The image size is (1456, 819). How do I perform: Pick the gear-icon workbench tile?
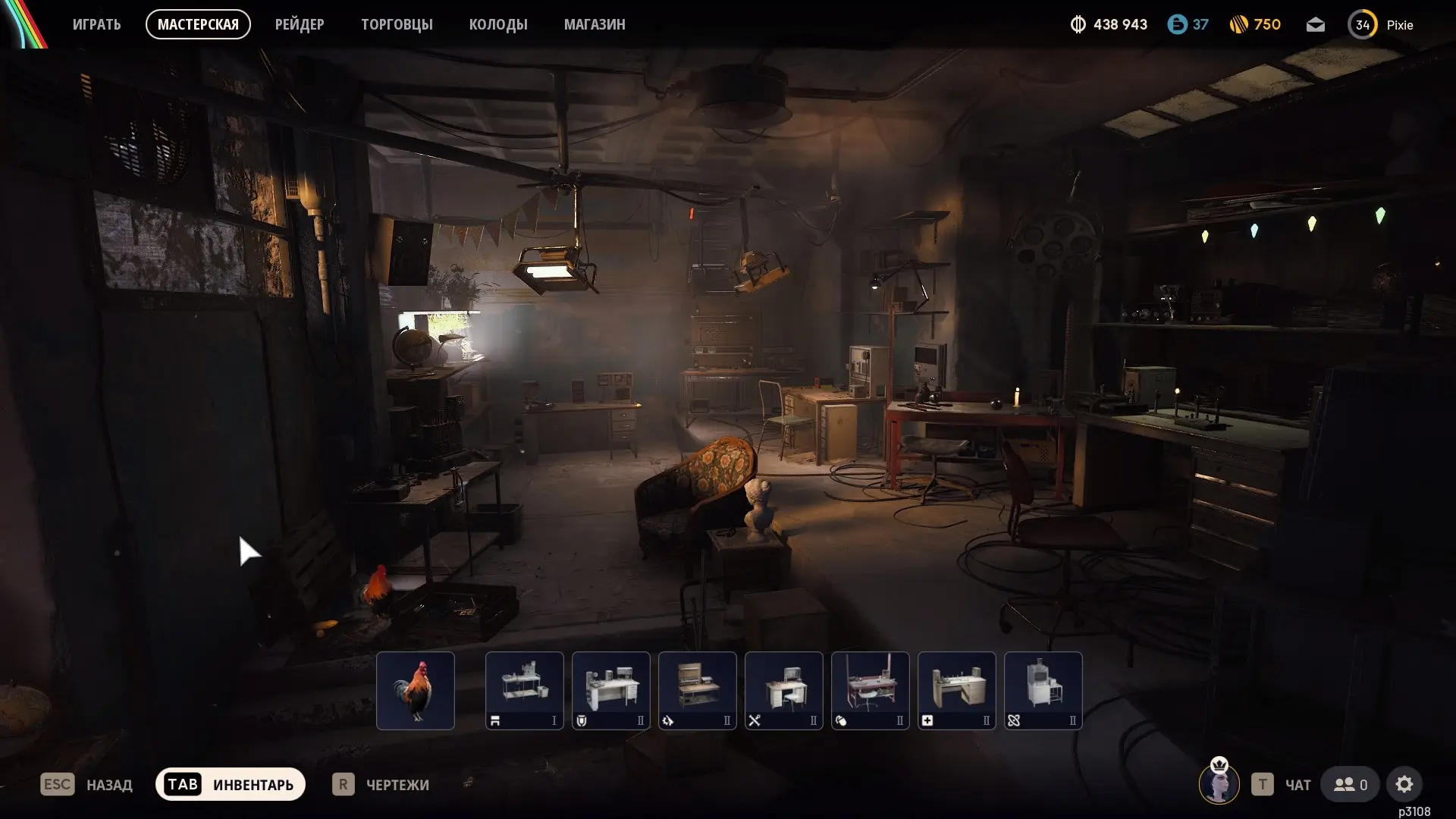[698, 690]
